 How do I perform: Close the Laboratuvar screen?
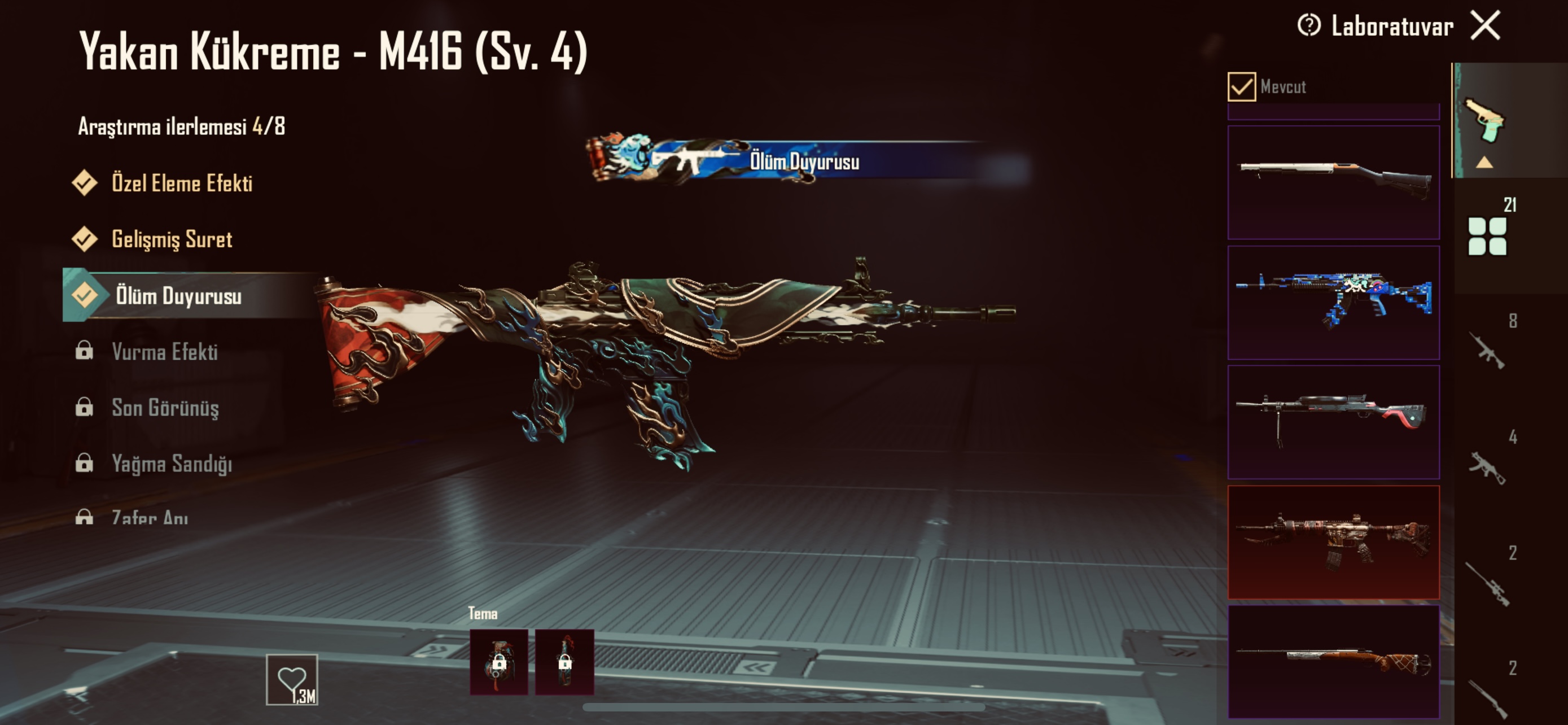click(x=1485, y=26)
